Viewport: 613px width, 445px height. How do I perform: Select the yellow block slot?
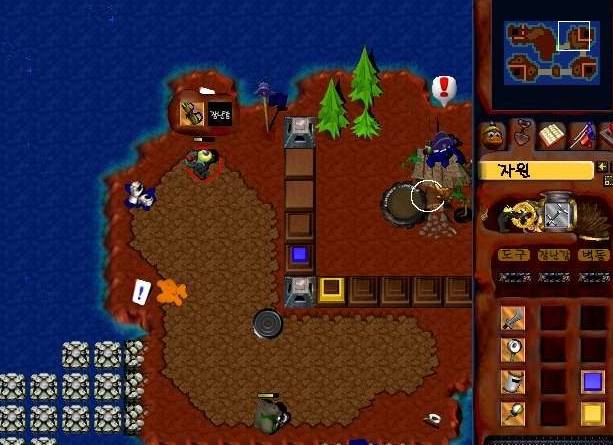pyautogui.click(x=592, y=413)
